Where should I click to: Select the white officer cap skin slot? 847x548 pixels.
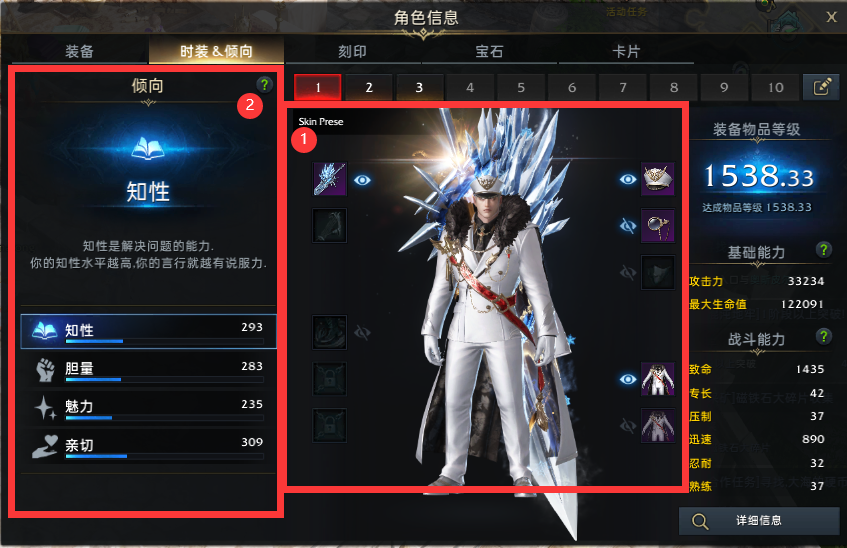657,180
